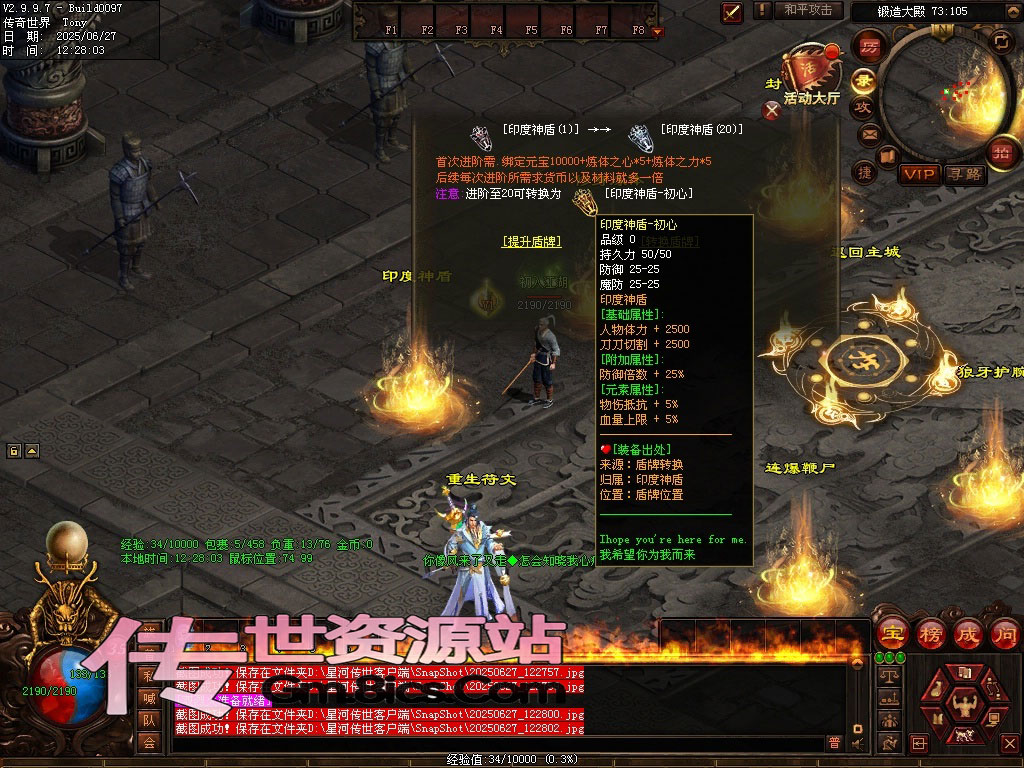Open the 问 help orb
Image resolution: width=1024 pixels, height=768 pixels.
[x=1004, y=633]
